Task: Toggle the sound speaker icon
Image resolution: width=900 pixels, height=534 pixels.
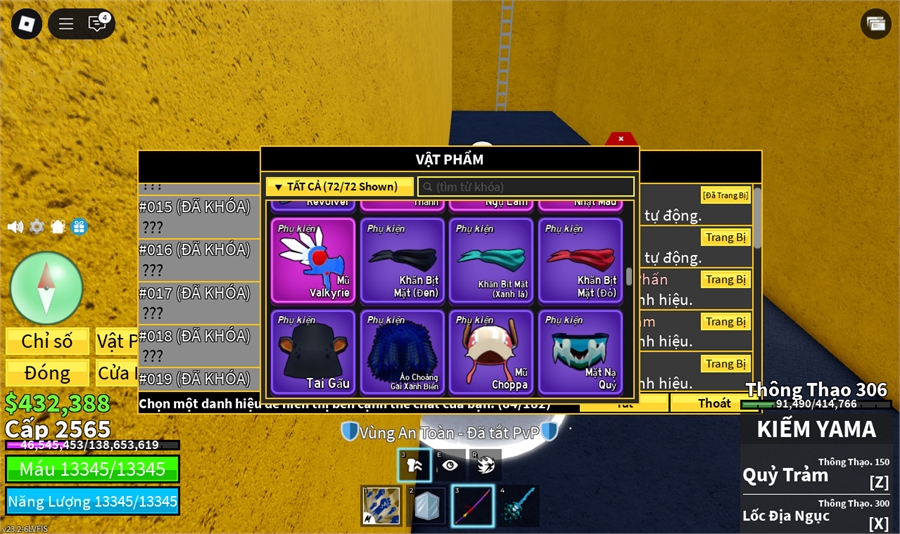Action: click(x=15, y=227)
